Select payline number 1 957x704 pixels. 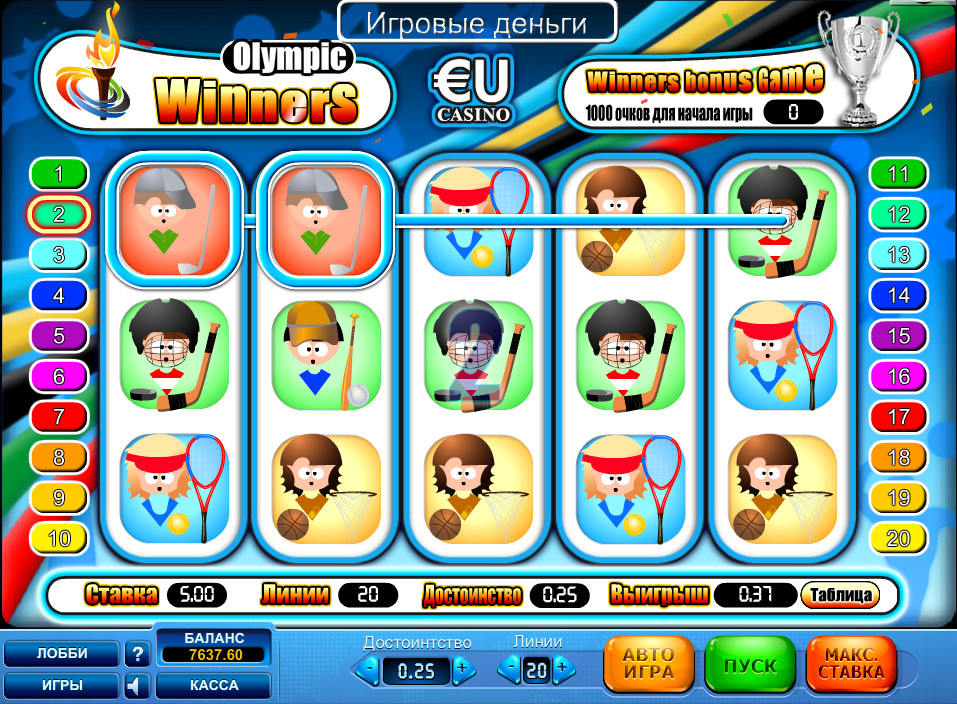click(59, 174)
